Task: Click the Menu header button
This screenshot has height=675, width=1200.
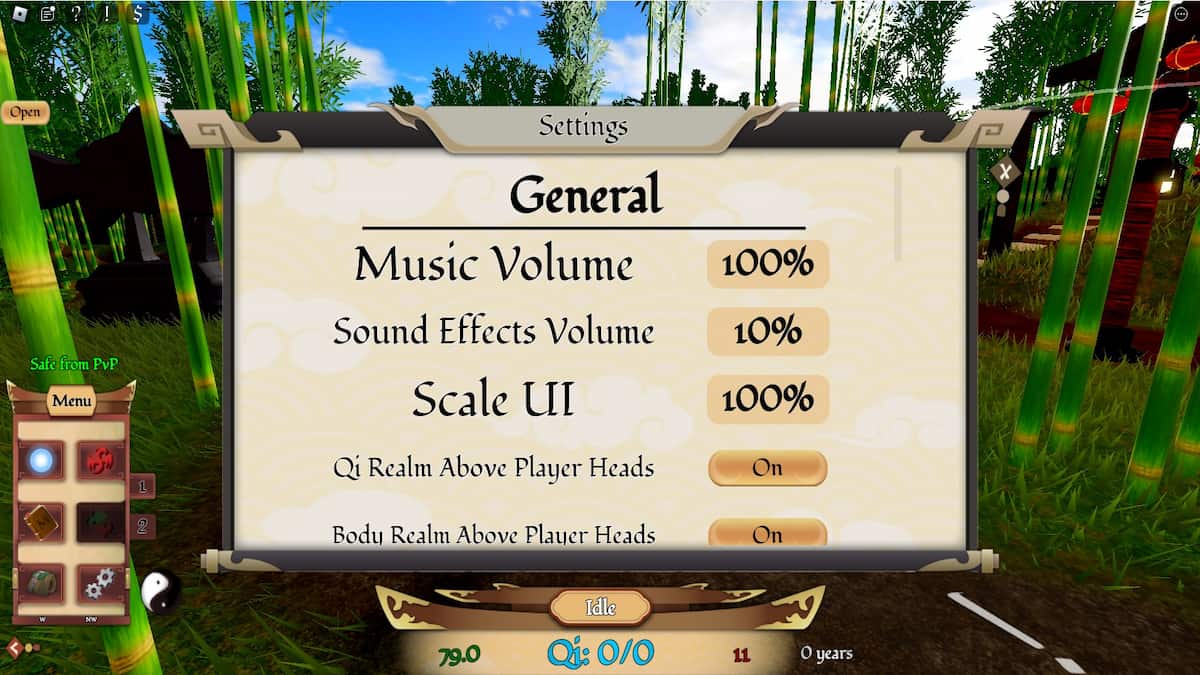Action: pyautogui.click(x=72, y=401)
